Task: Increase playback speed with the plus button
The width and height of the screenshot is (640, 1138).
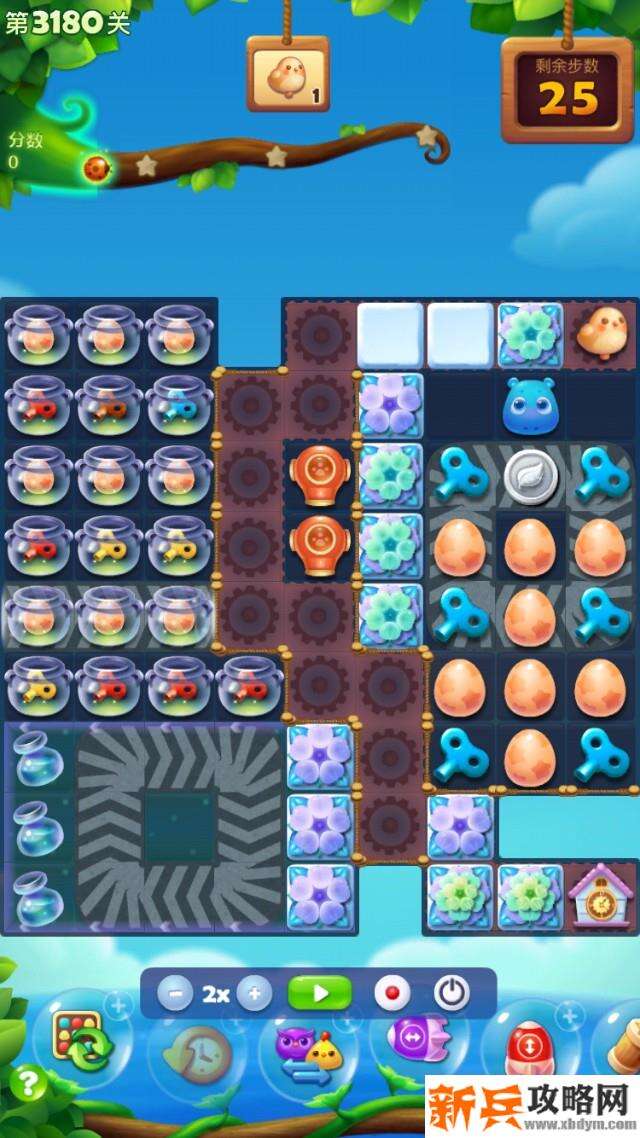Action: point(254,994)
